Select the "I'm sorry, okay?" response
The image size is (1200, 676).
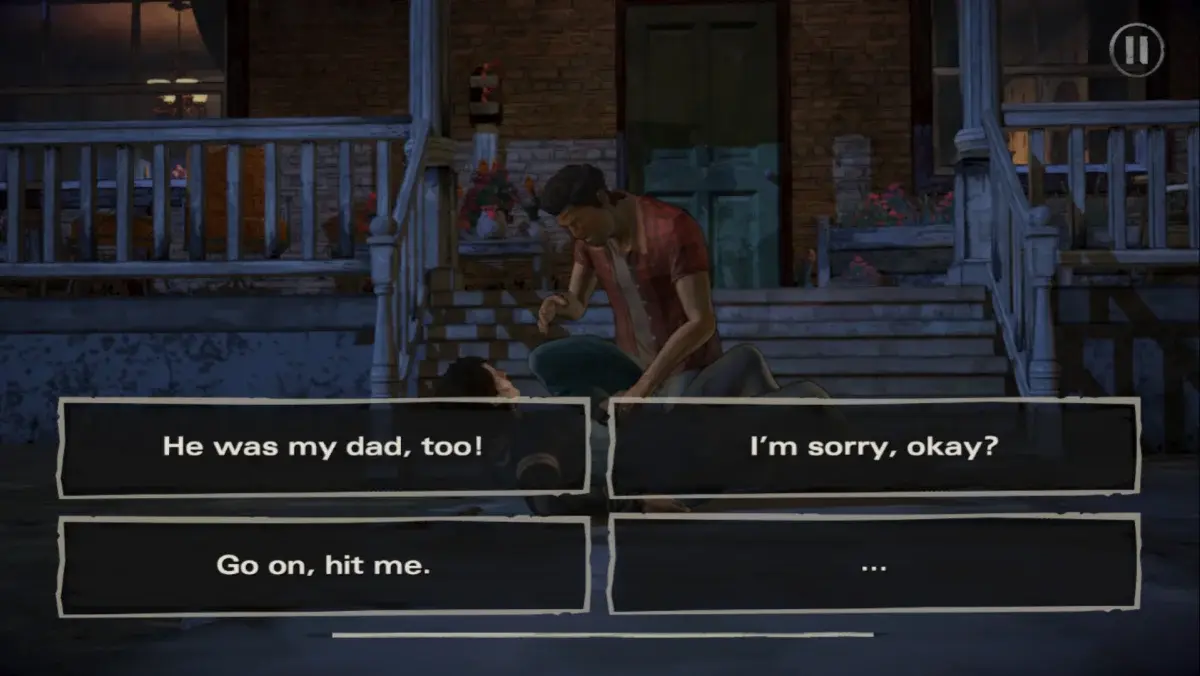click(x=873, y=447)
